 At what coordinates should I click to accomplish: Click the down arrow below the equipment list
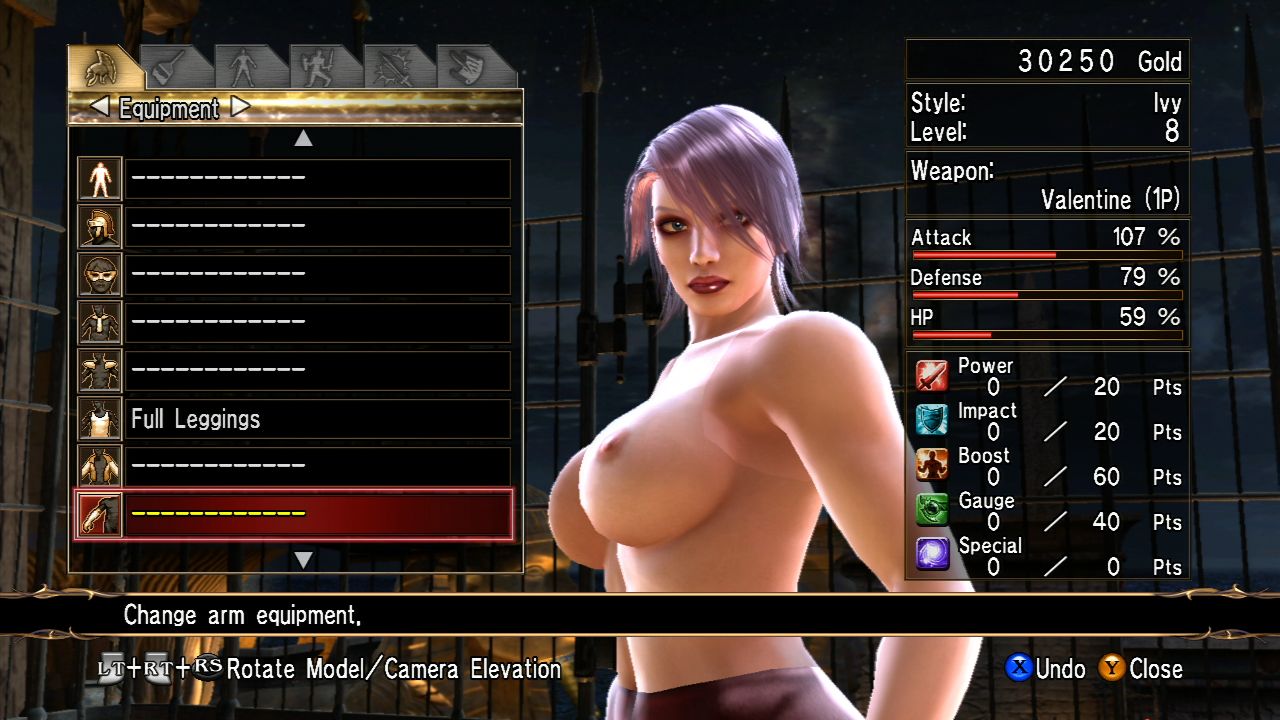click(x=303, y=560)
